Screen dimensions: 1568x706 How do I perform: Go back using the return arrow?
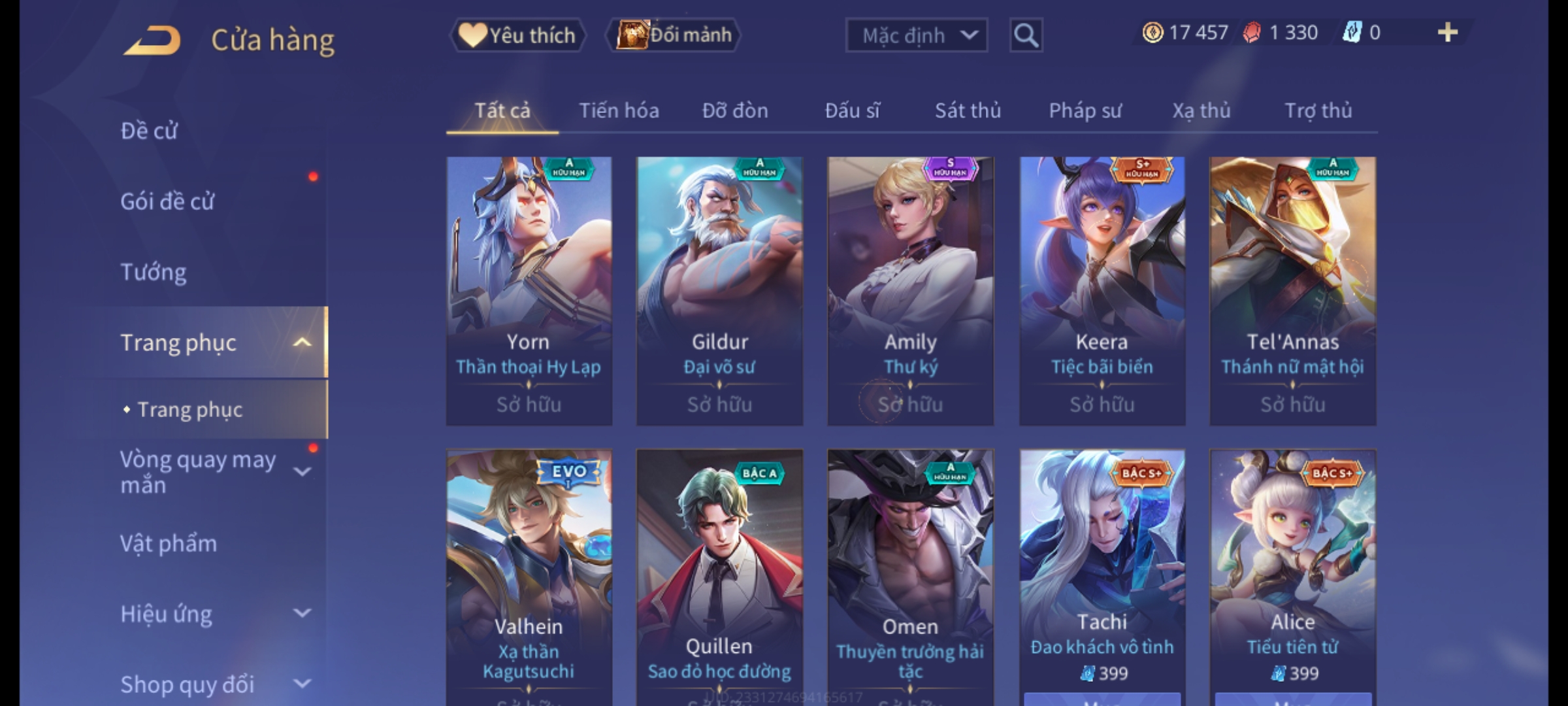coord(152,41)
